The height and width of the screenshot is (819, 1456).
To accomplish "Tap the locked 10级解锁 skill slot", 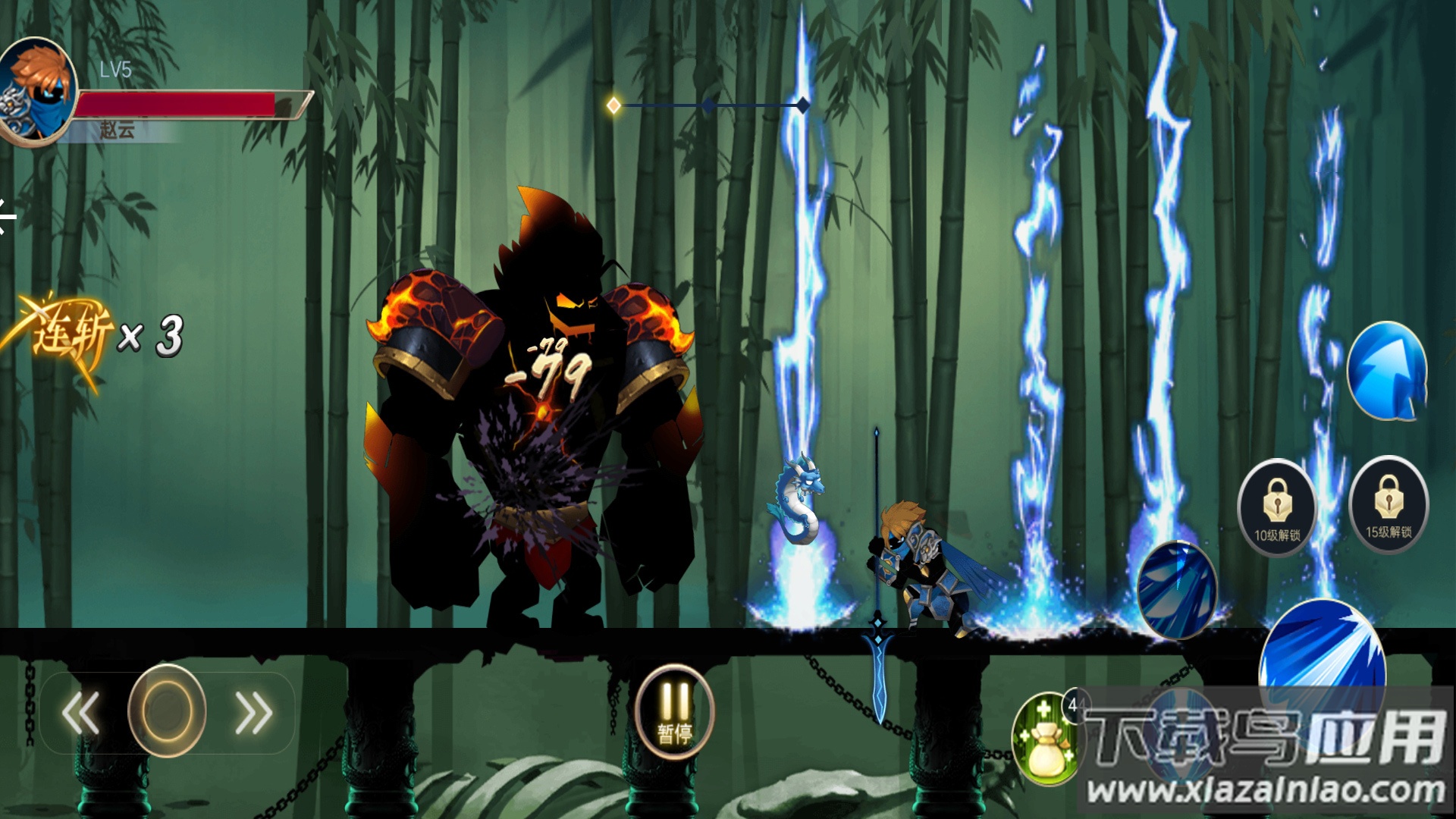I will click(x=1277, y=507).
